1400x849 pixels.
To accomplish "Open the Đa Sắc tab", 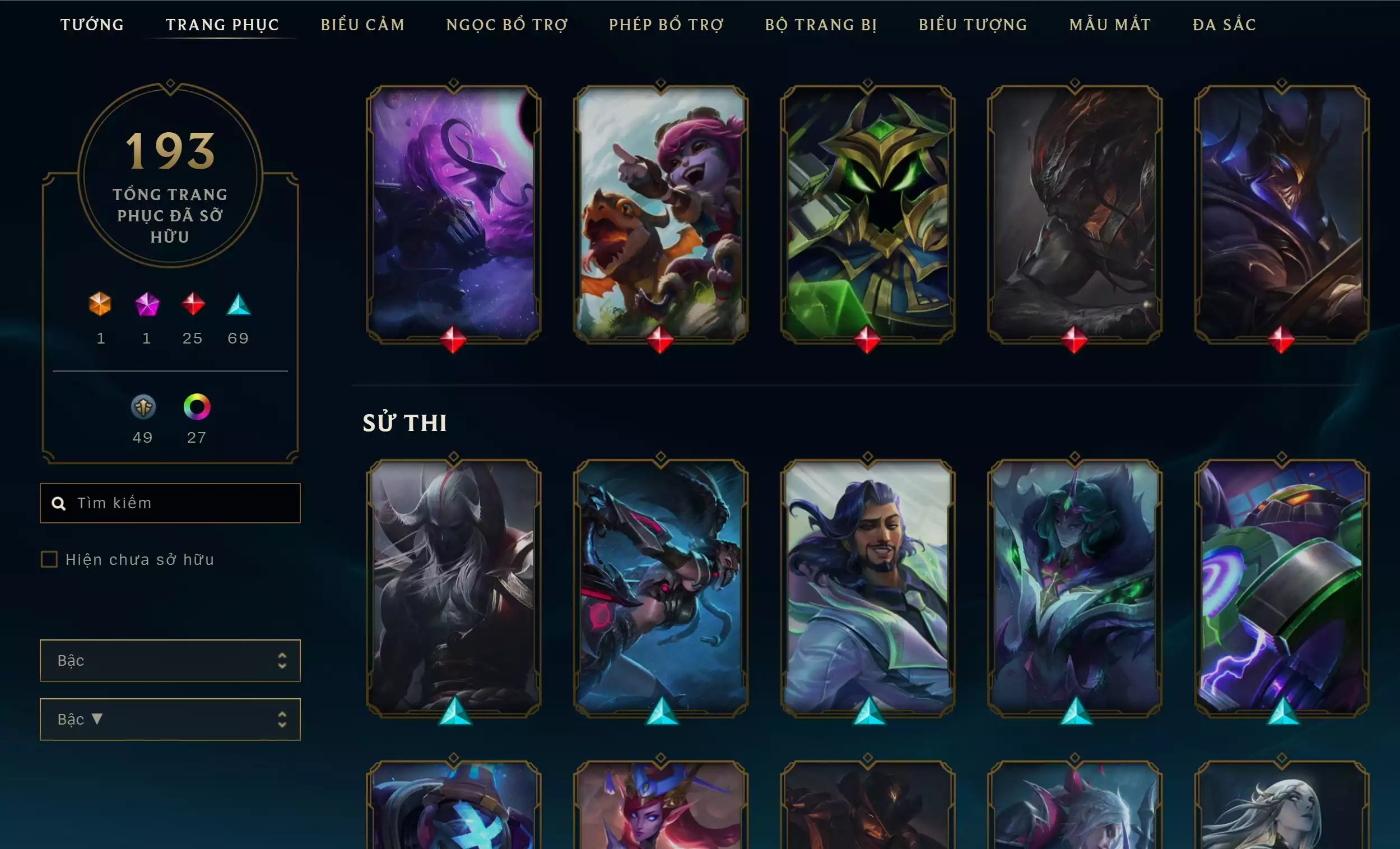I will pyautogui.click(x=1225, y=25).
